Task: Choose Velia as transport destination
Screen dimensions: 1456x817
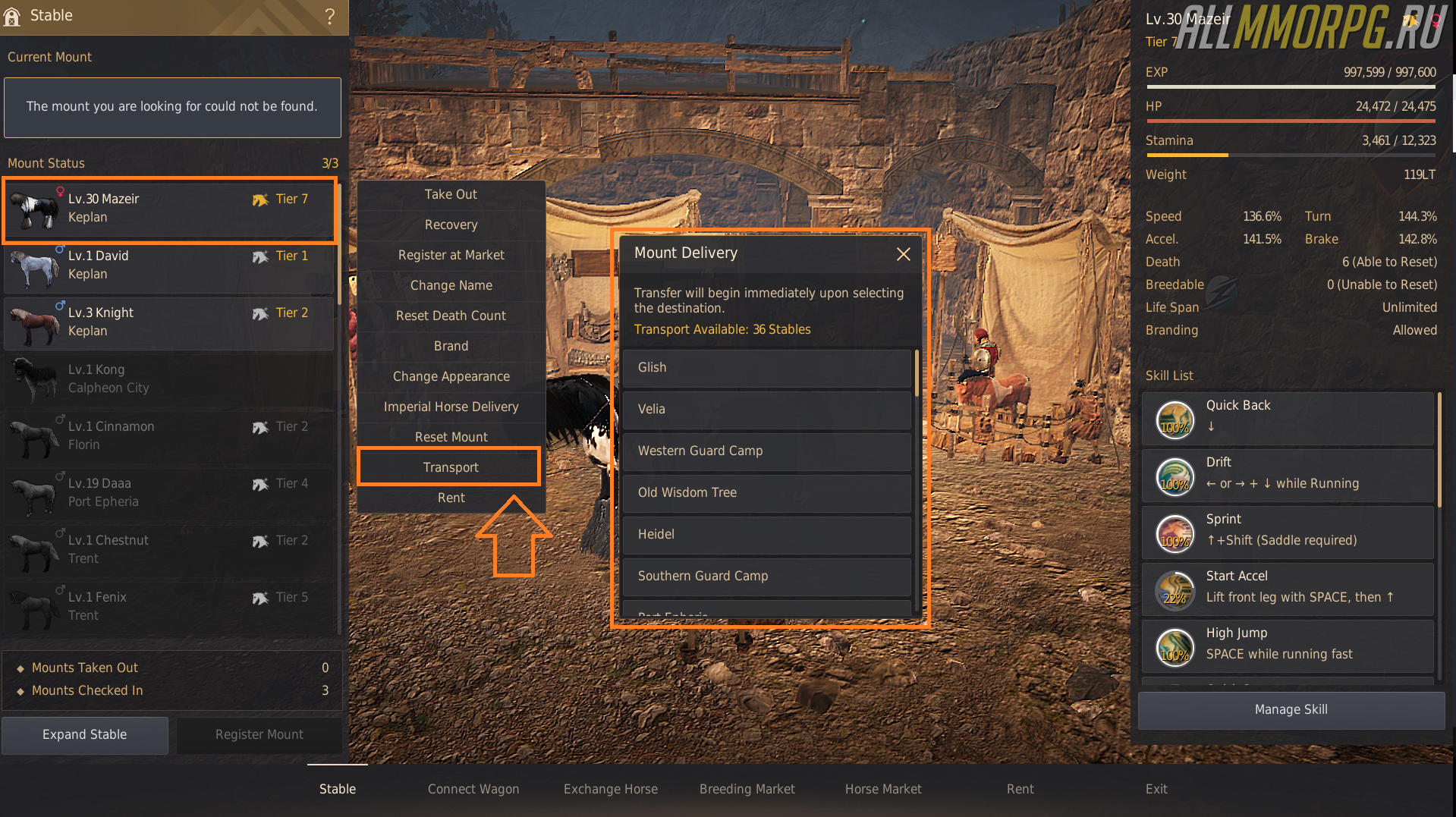Action: click(x=766, y=410)
